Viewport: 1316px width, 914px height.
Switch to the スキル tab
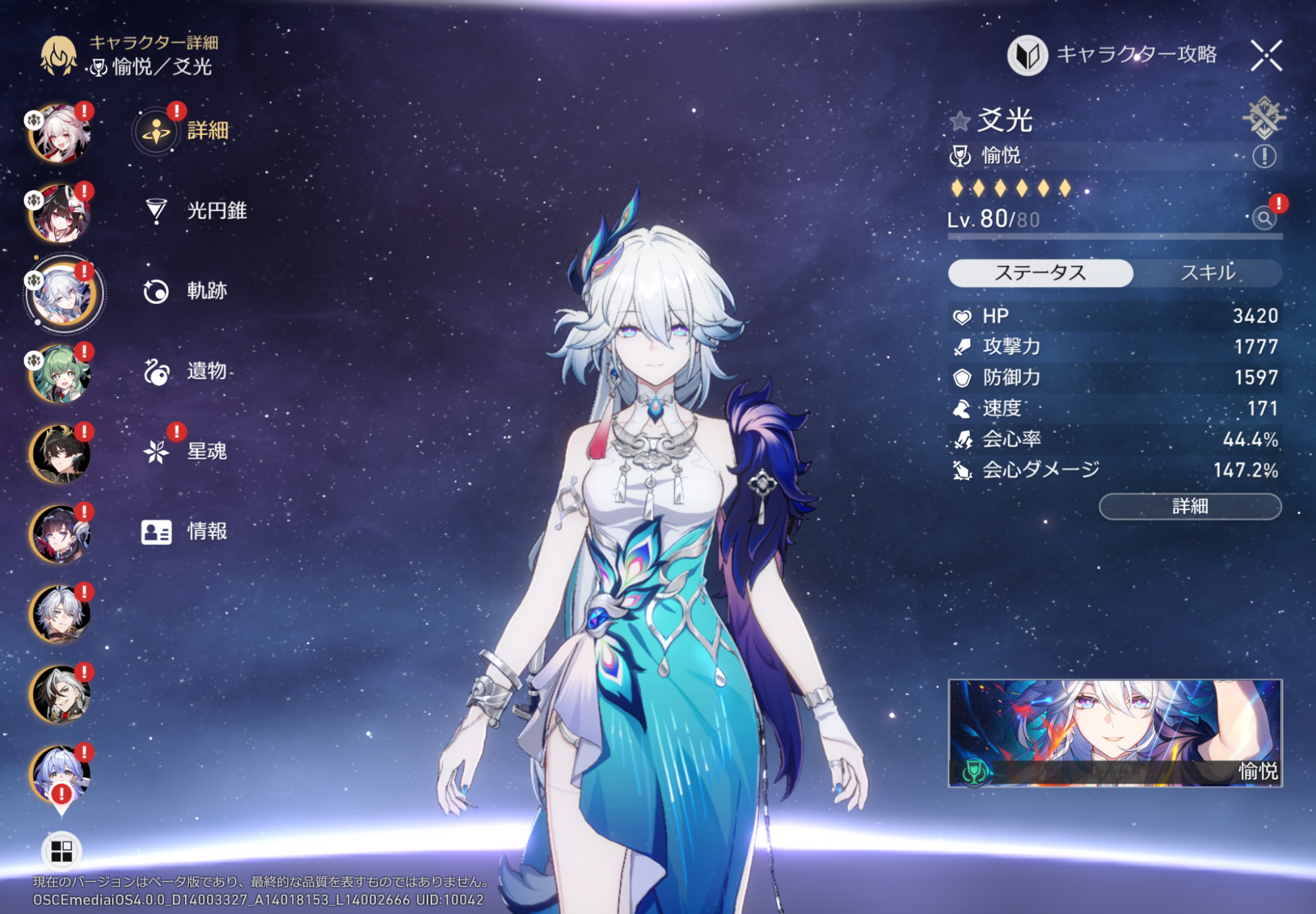(1207, 273)
